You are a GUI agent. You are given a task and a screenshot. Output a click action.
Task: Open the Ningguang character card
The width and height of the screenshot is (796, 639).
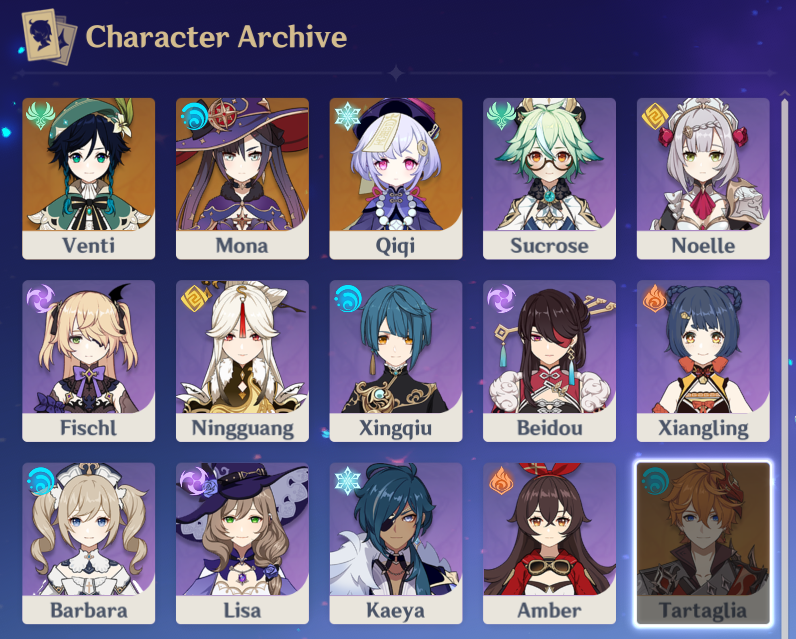coord(242,360)
